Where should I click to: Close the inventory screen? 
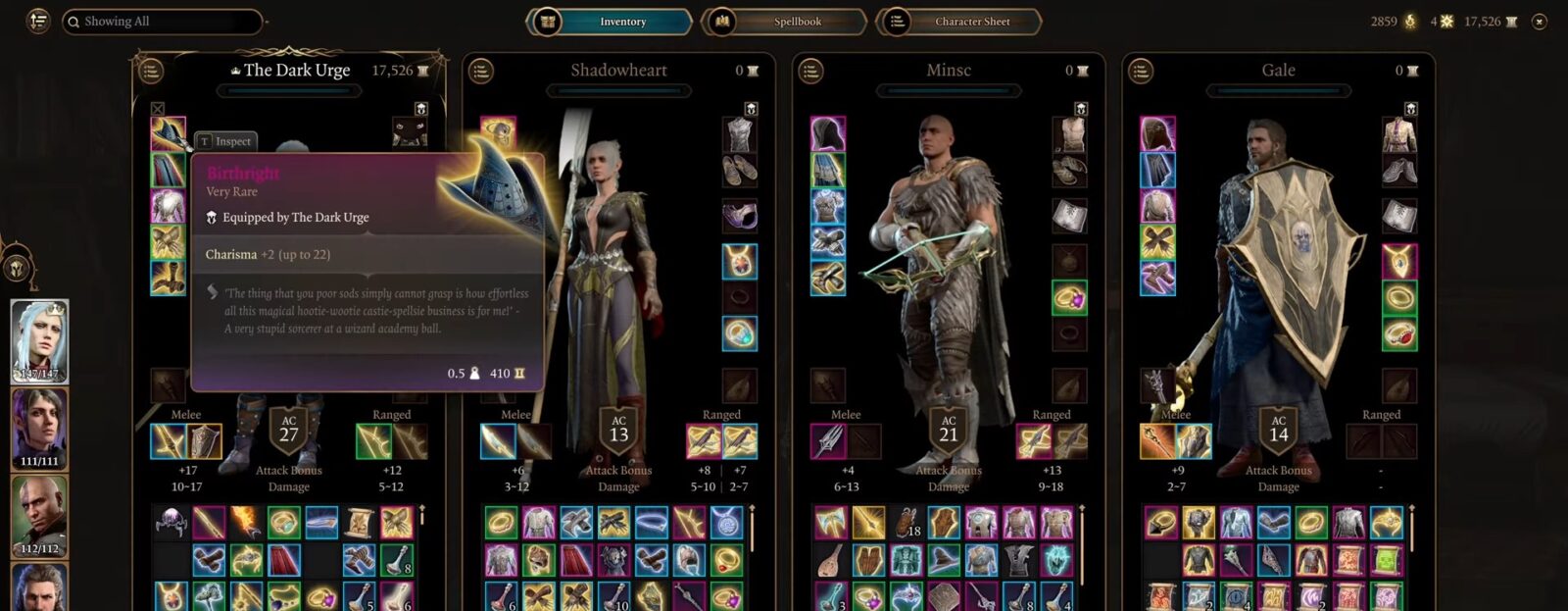1540,22
